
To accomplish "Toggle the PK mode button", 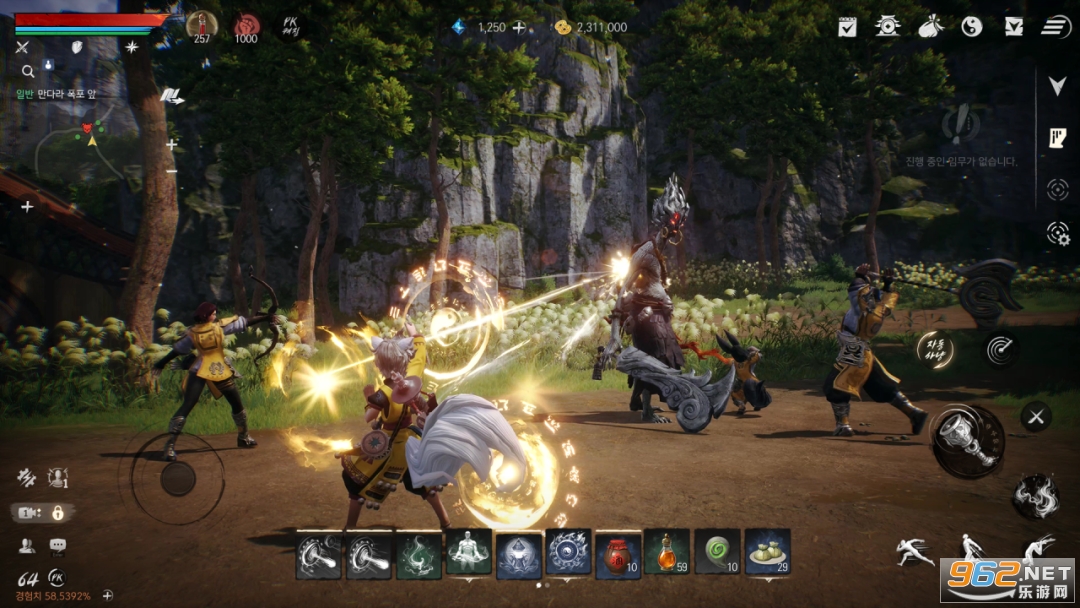I will (291, 26).
